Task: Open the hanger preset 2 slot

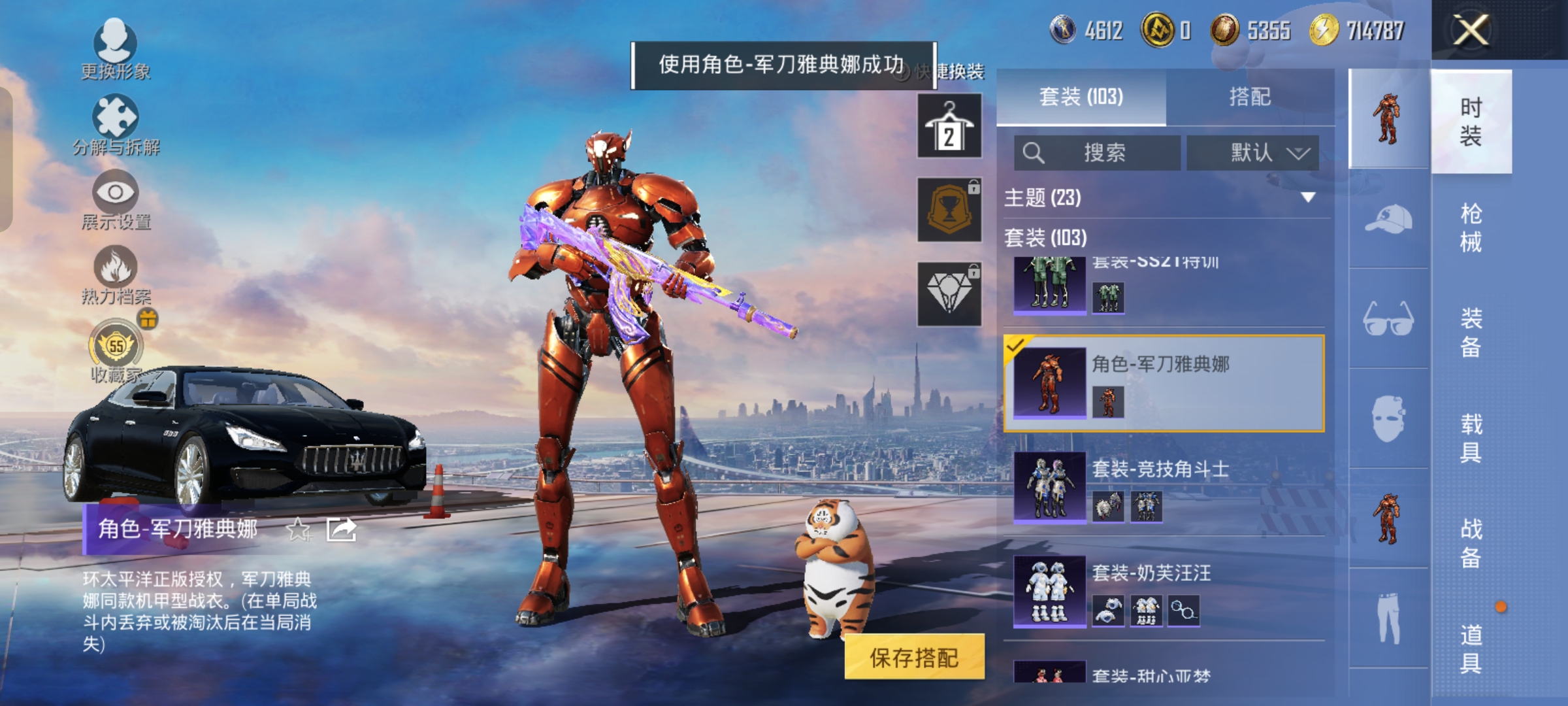Action: point(949,126)
